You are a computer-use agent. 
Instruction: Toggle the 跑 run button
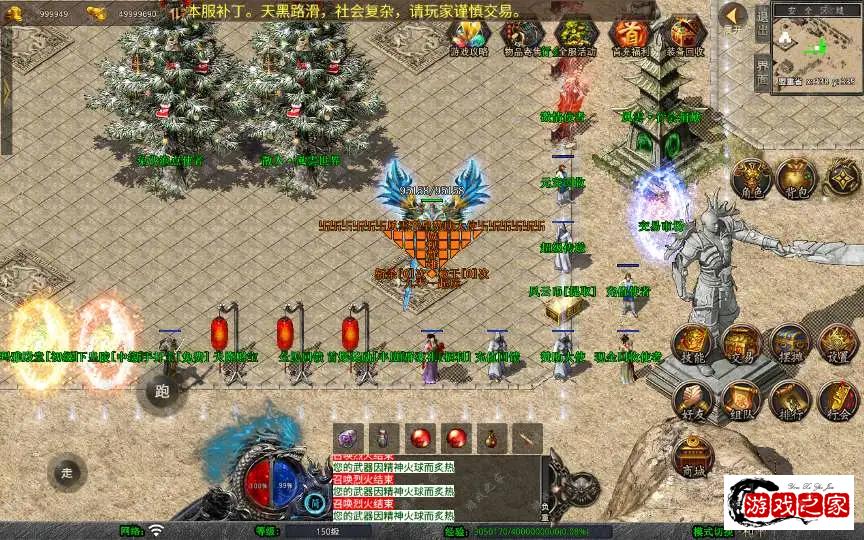[163, 391]
